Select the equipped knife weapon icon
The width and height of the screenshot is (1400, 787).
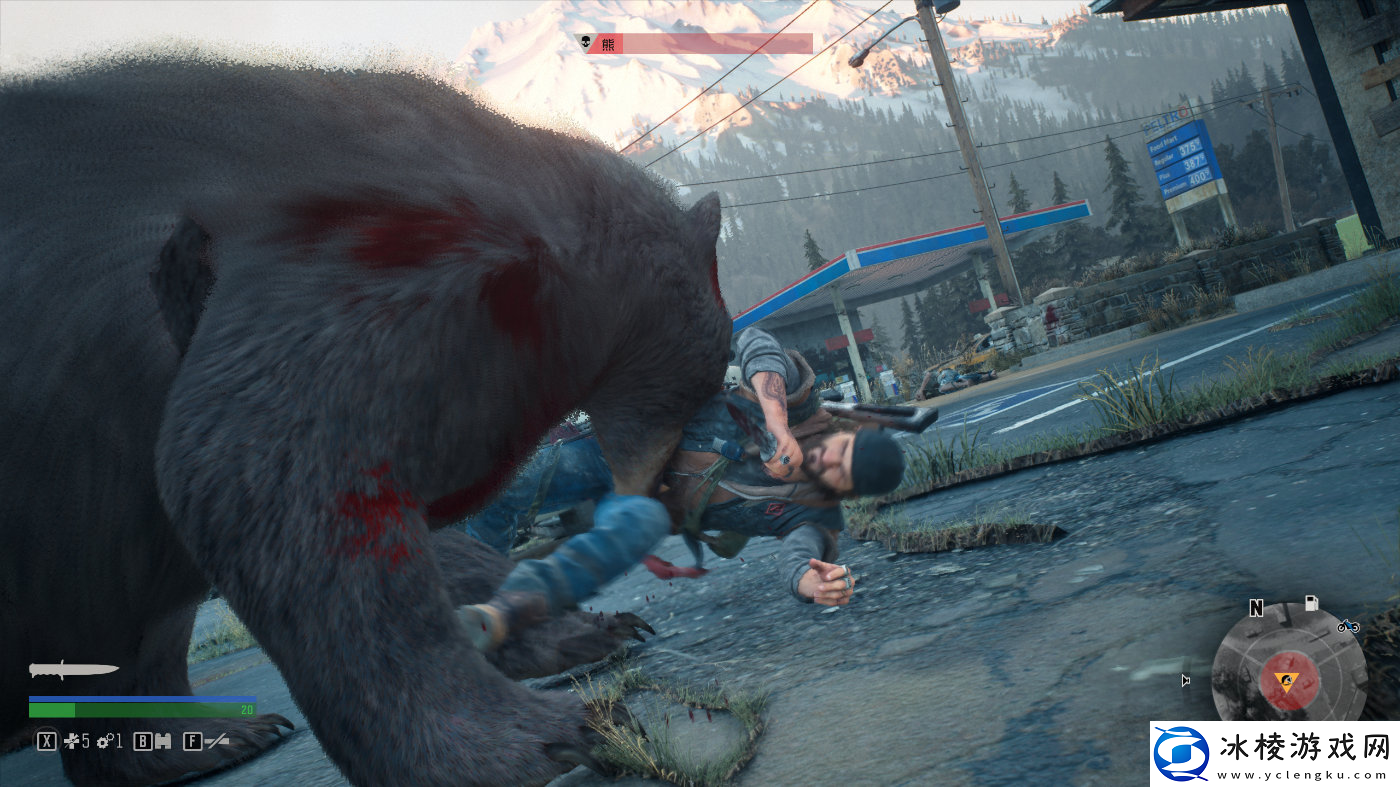(73, 669)
